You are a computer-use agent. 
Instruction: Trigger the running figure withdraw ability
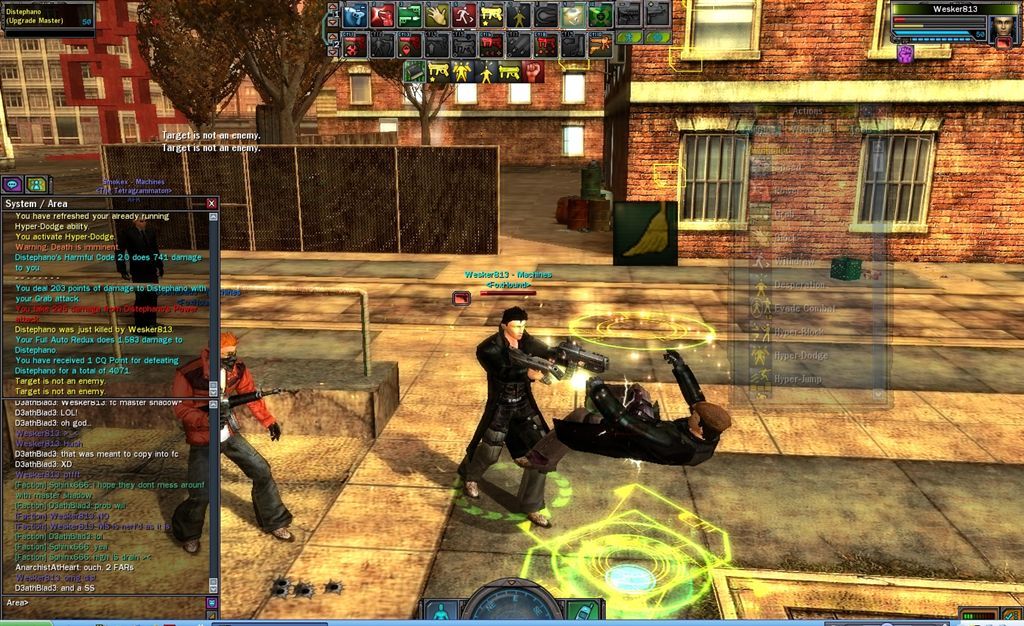click(x=463, y=15)
